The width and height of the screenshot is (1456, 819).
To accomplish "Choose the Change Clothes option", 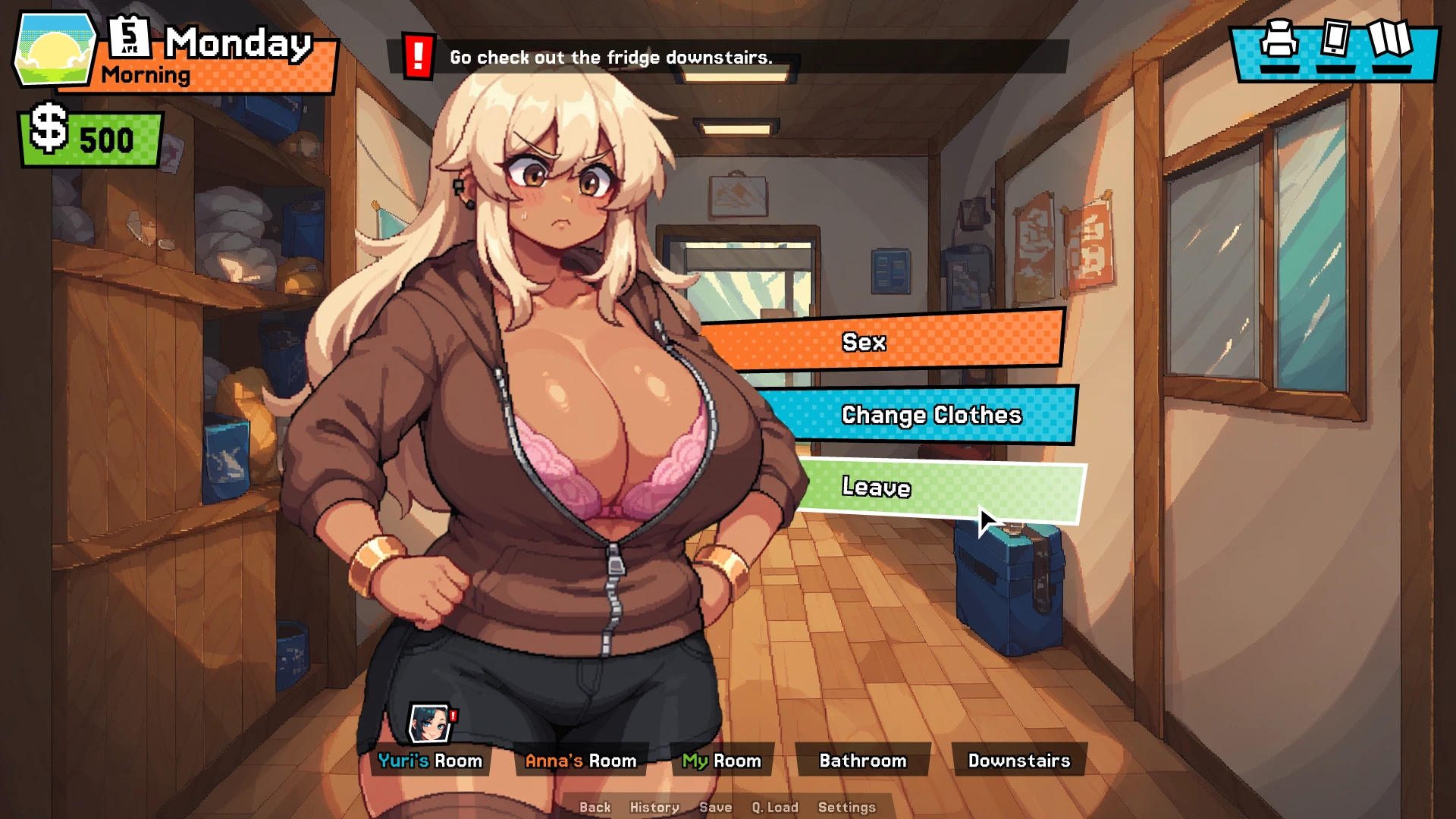I will click(x=930, y=415).
